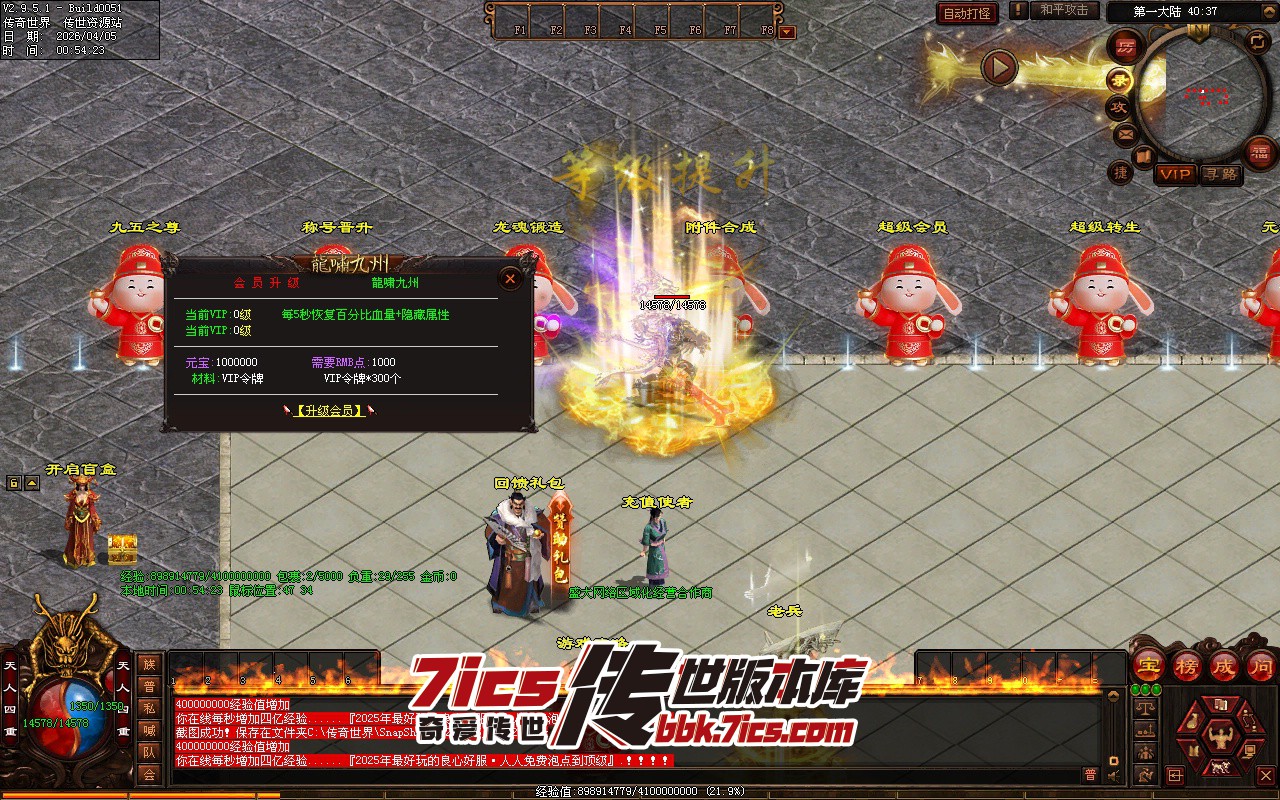
Task: Choose the 族 clan chat channel
Action: (x=149, y=664)
